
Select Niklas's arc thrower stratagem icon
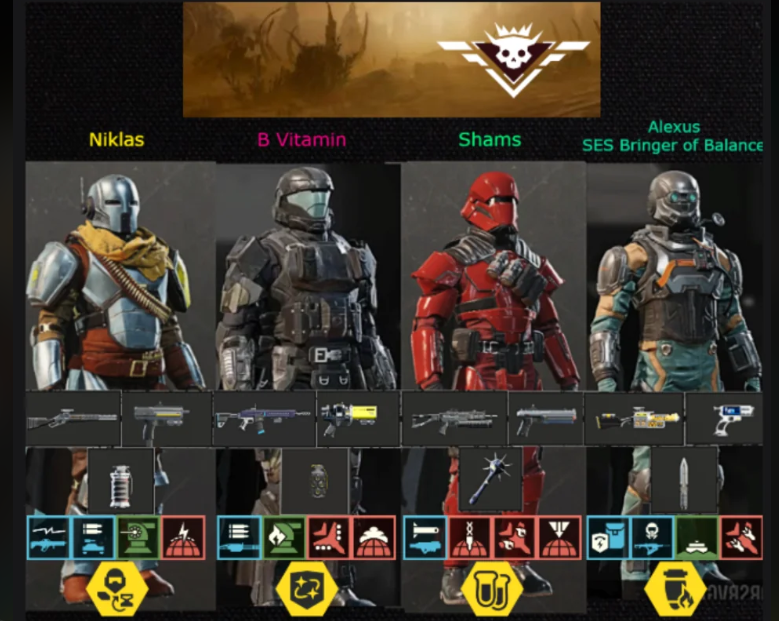point(47,537)
